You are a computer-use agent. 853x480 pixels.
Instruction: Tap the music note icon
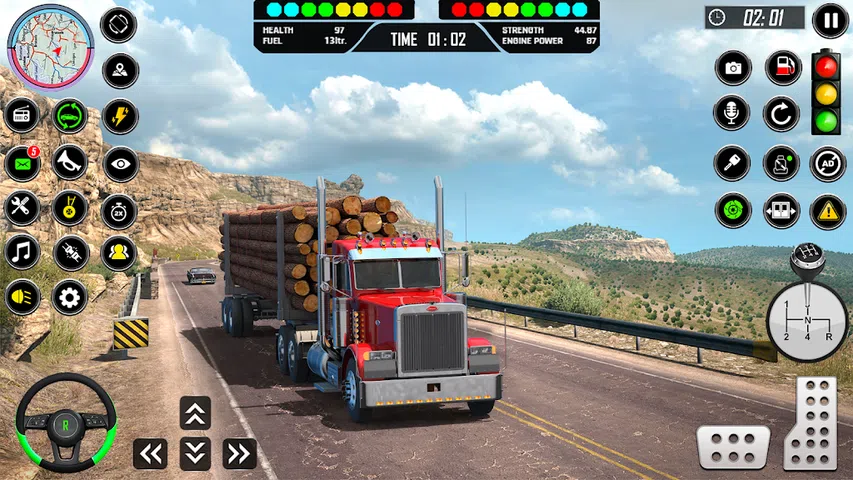tap(21, 253)
